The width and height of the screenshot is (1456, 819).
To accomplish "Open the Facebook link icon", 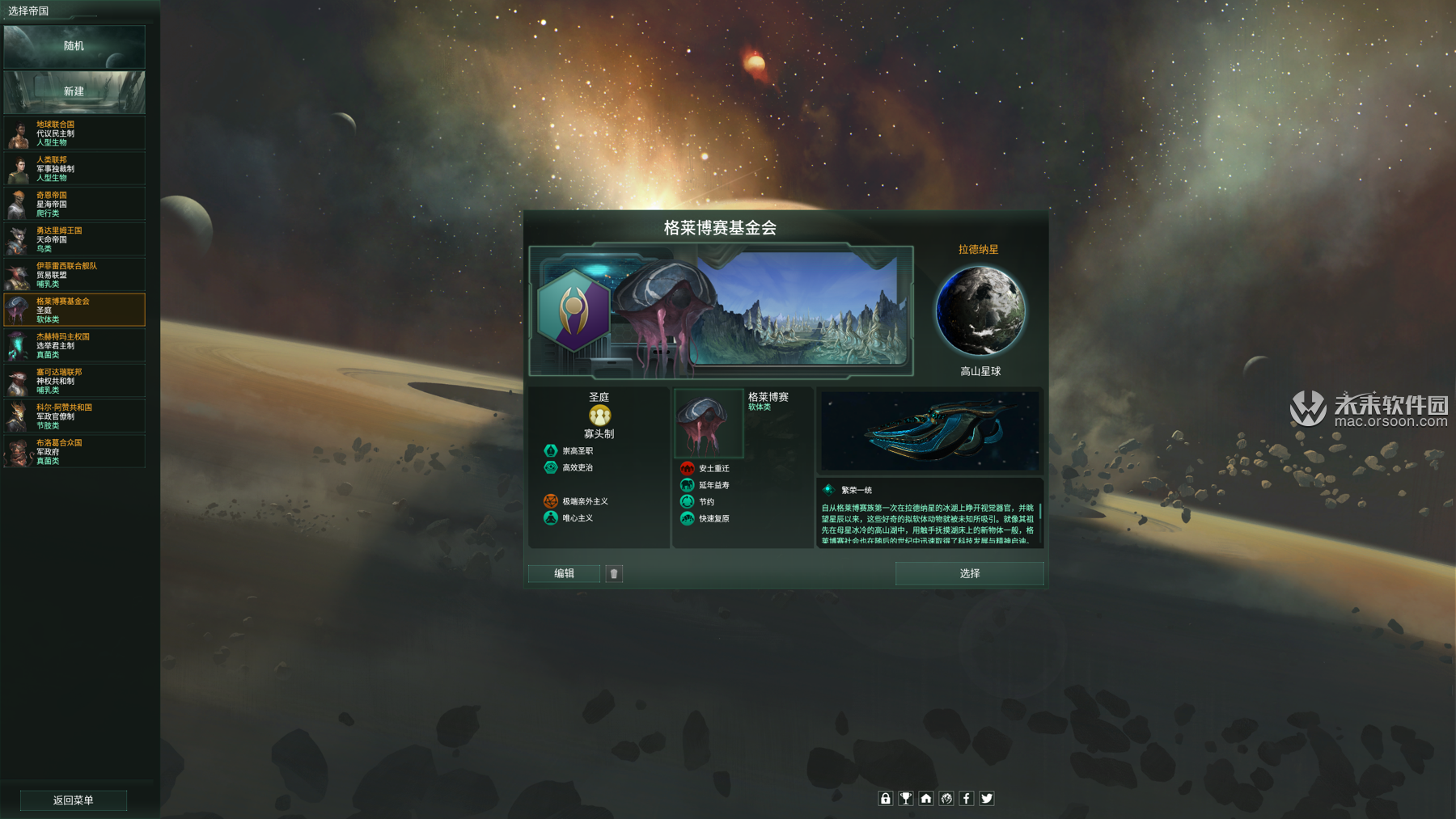I will [967, 798].
